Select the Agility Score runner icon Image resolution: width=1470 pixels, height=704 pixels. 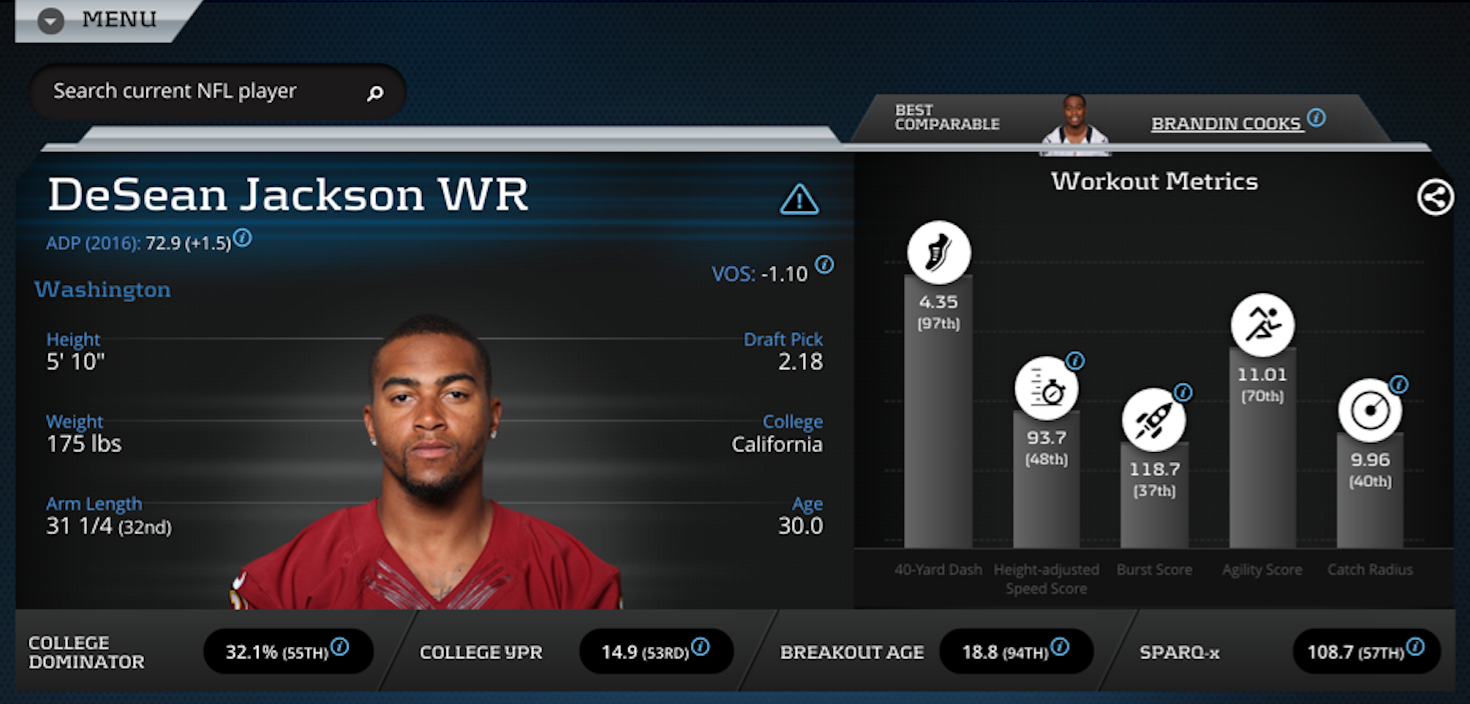click(1262, 325)
